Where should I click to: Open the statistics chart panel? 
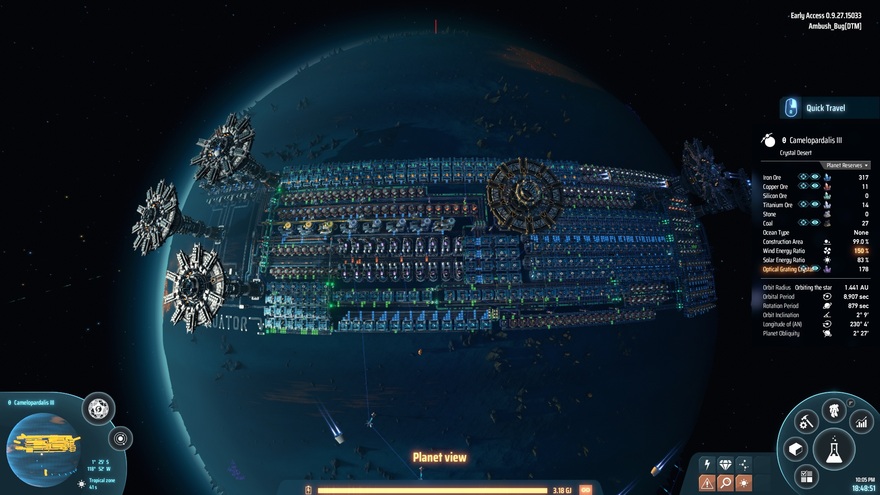861,421
